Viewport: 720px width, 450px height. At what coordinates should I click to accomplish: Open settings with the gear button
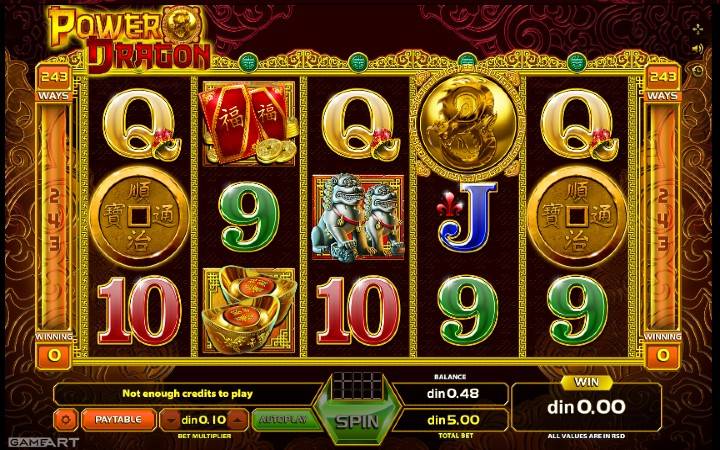[x=67, y=419]
